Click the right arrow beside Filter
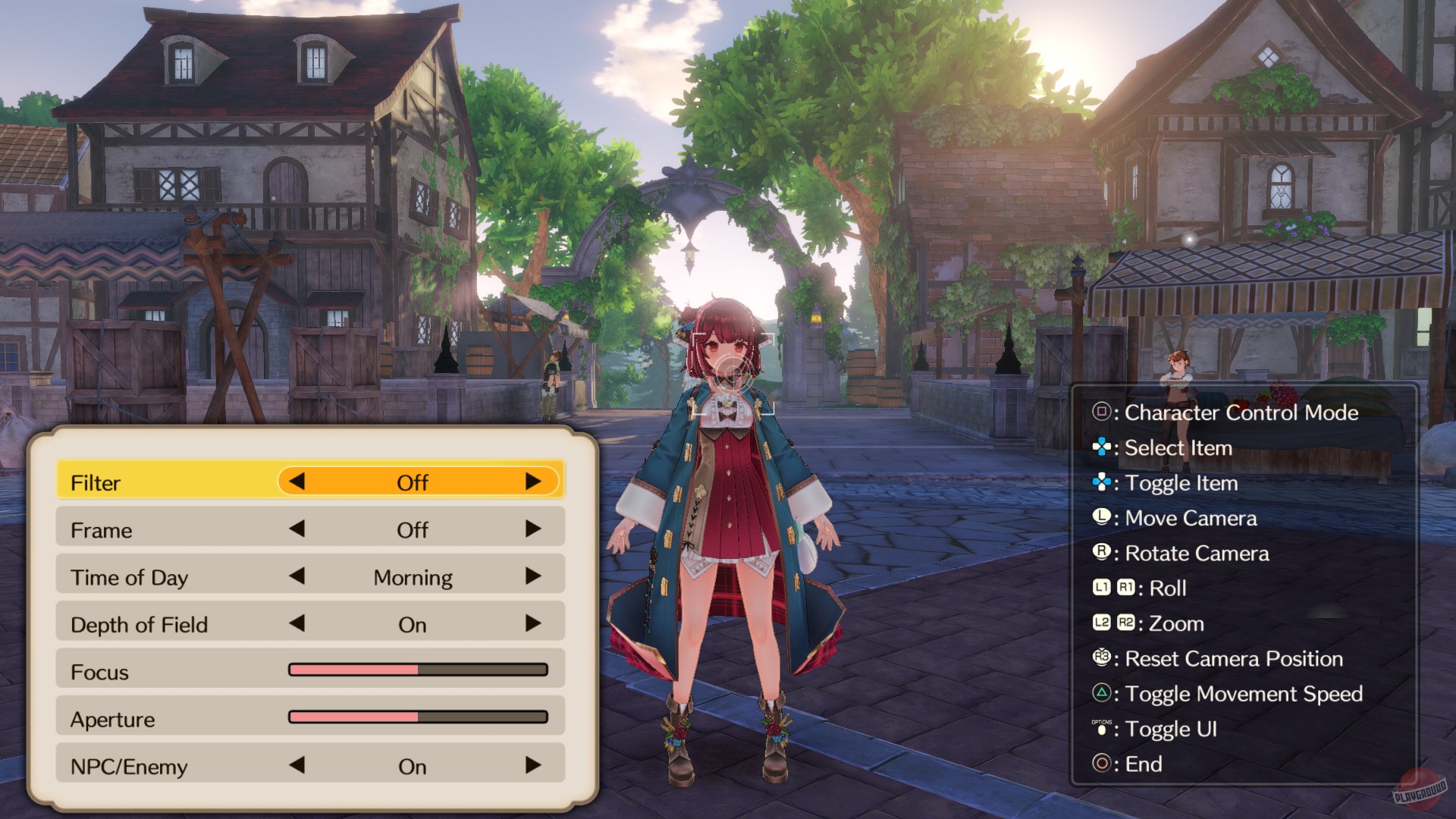The image size is (1456, 819). pyautogui.click(x=535, y=482)
